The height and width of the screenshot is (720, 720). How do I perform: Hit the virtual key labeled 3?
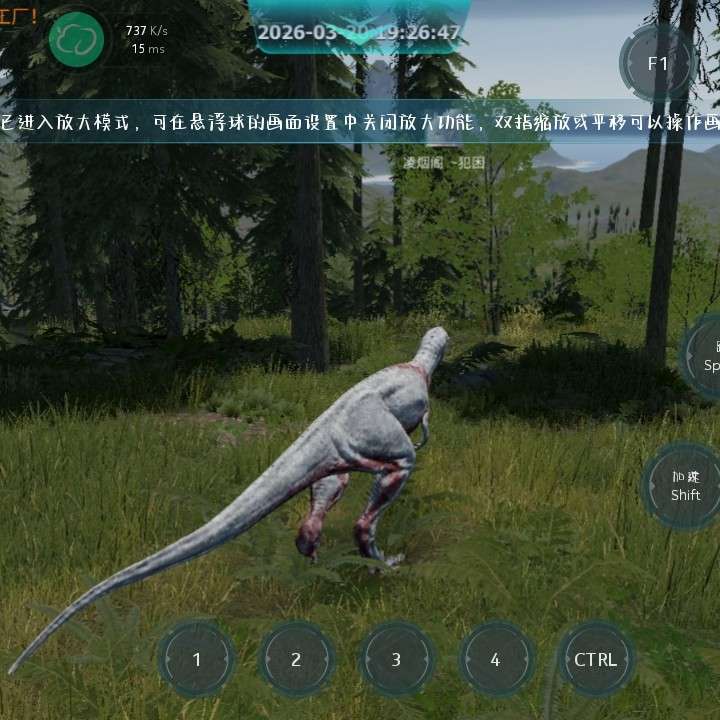[396, 659]
